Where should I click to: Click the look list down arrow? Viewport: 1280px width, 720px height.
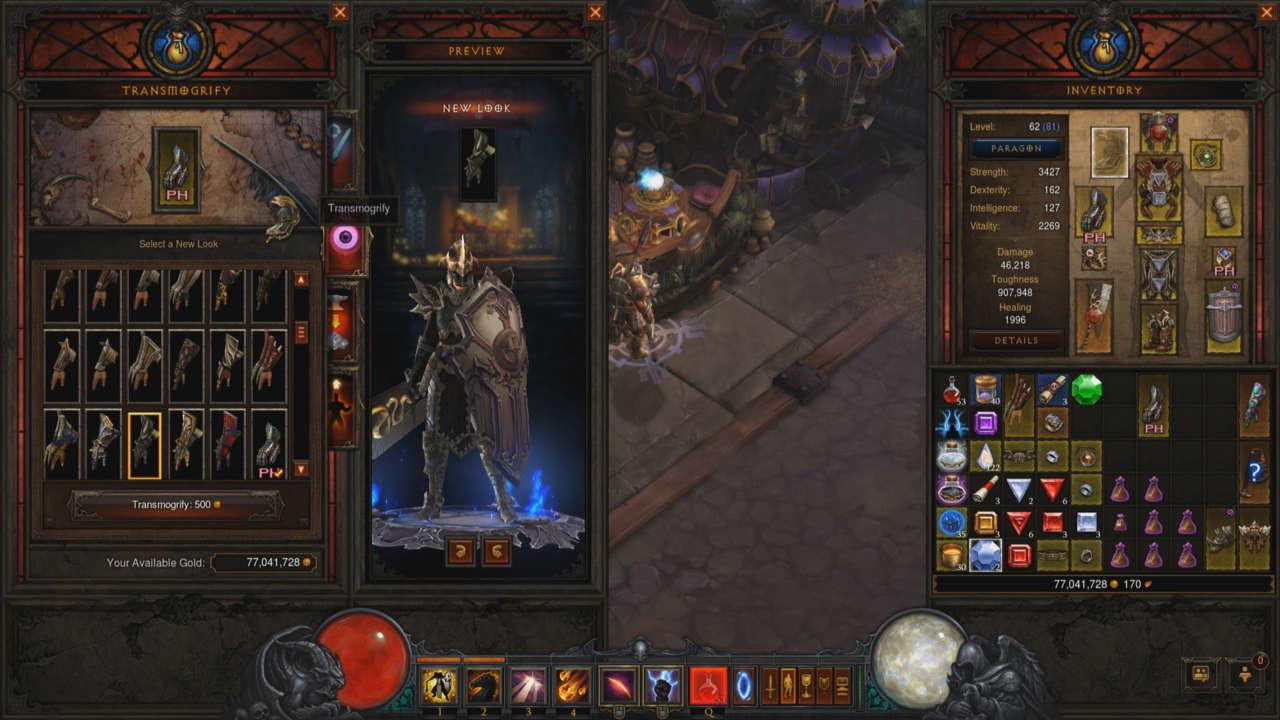[301, 469]
